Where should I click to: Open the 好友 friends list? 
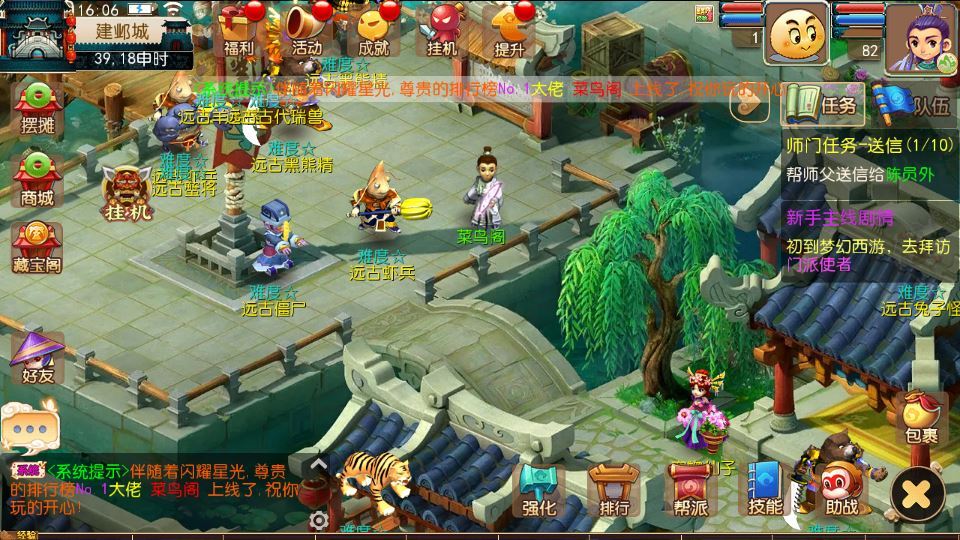(x=37, y=358)
